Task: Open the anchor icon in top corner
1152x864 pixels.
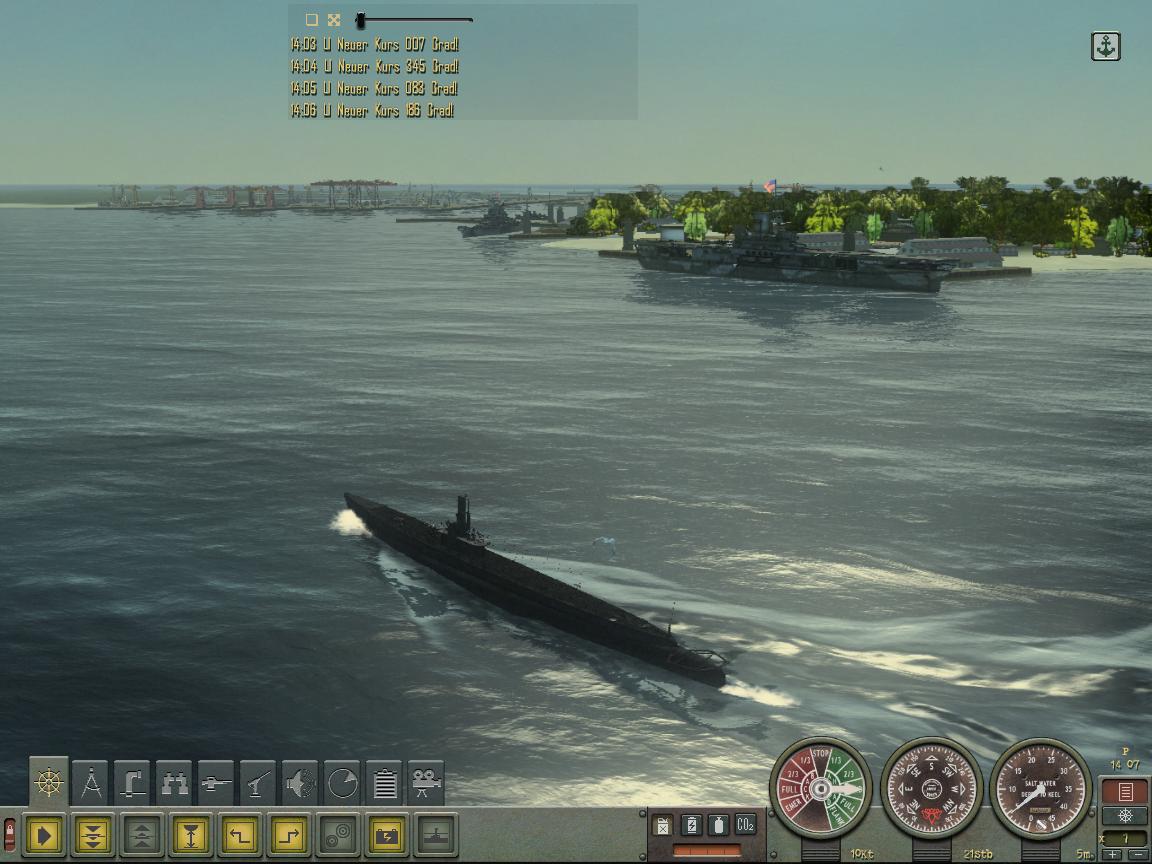Action: coord(1105,46)
